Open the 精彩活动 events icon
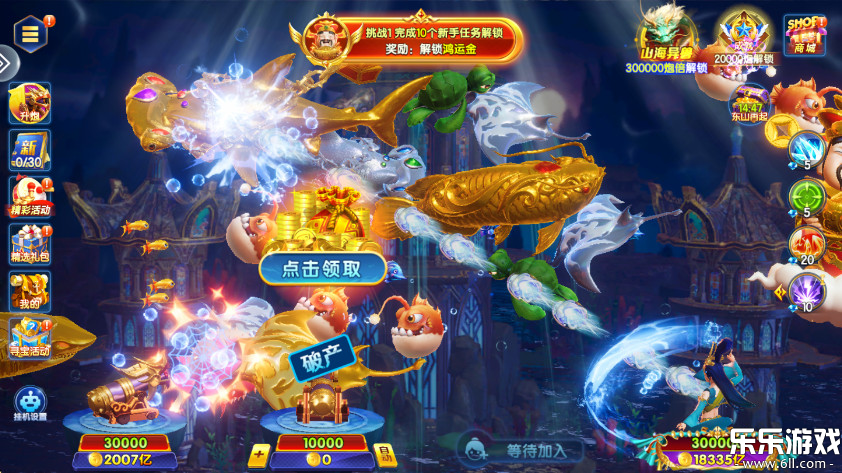Viewport: 842px width, 473px height. (29, 197)
